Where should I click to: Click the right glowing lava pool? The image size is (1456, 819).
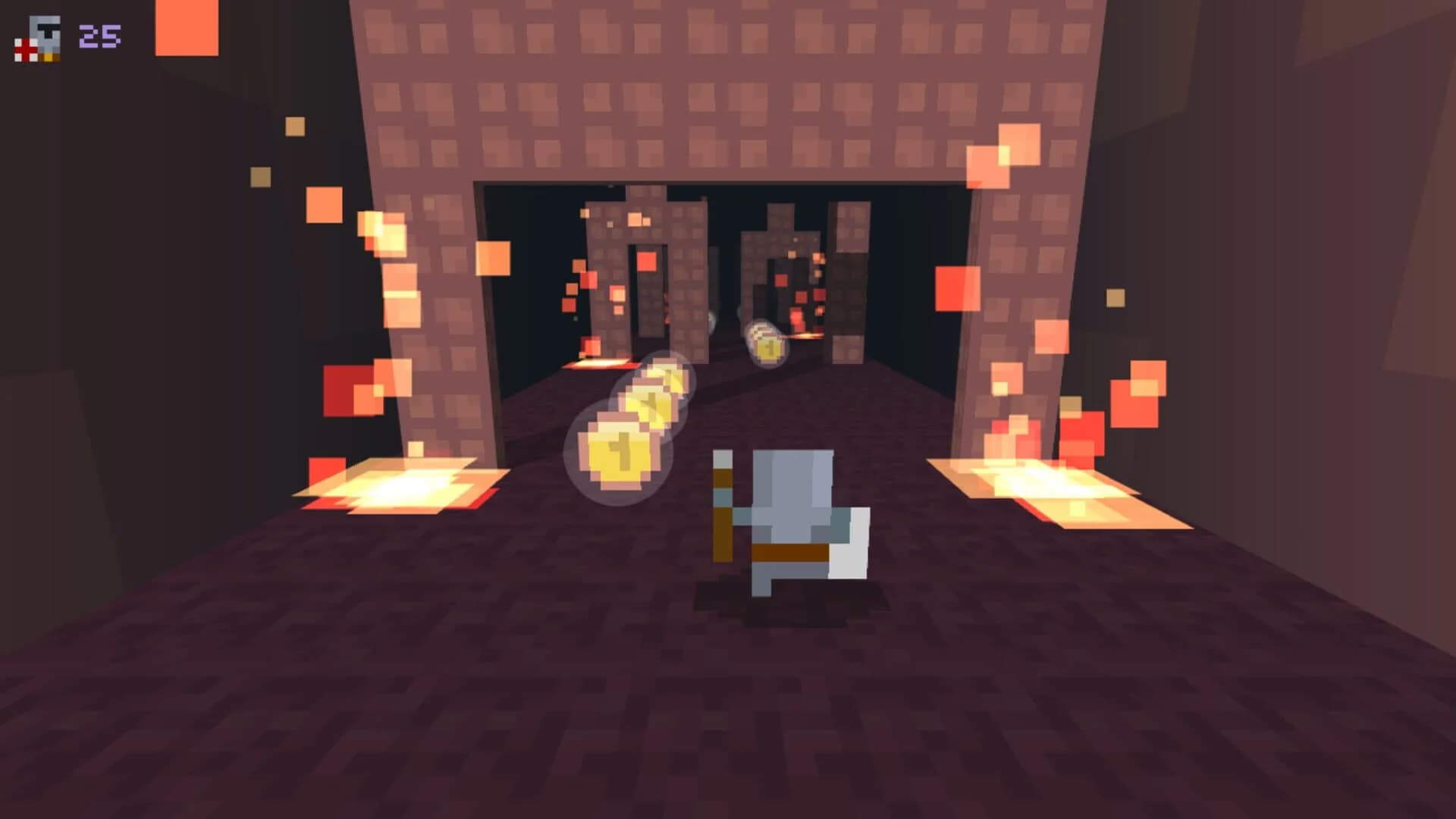click(1054, 485)
